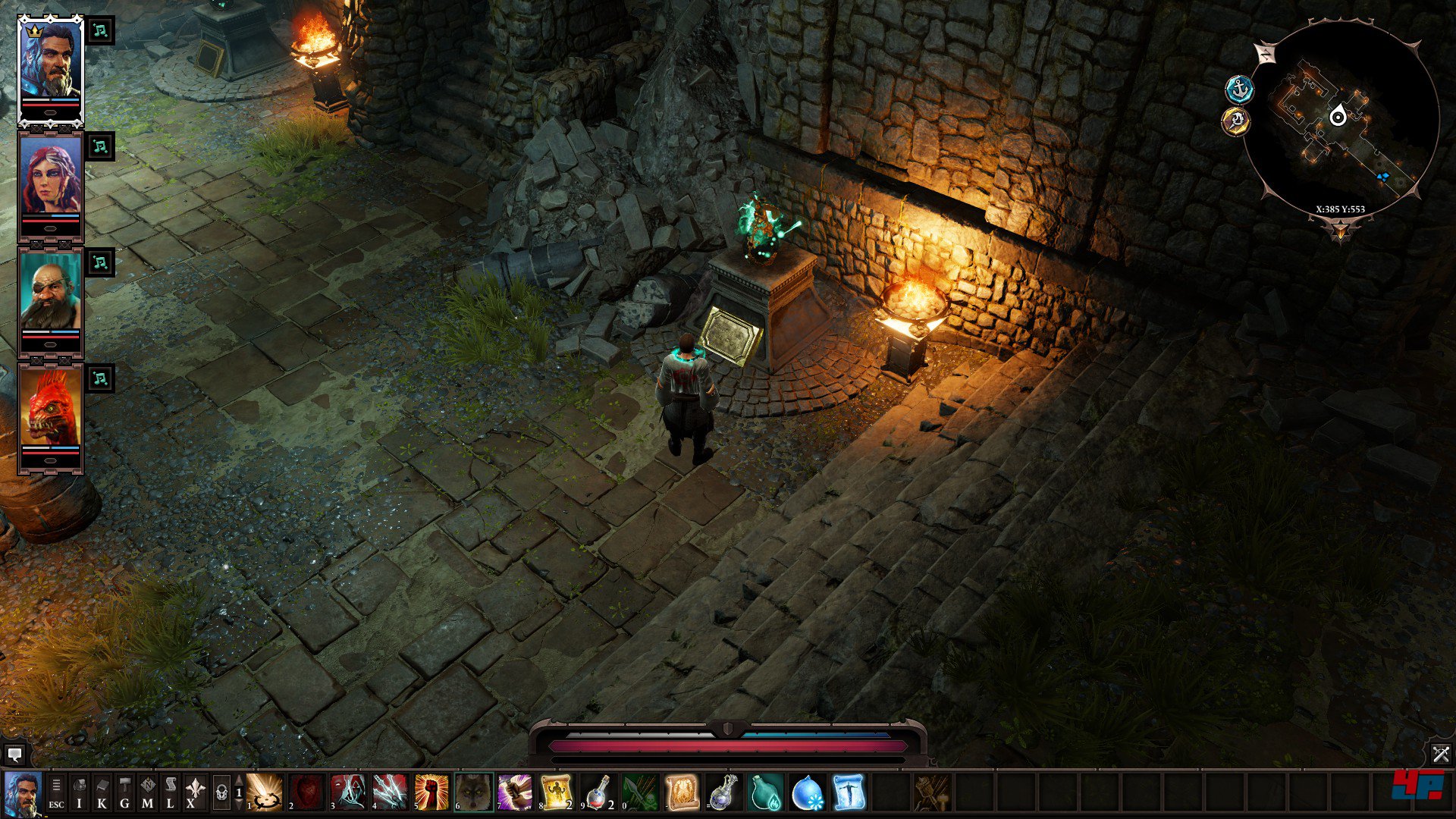The width and height of the screenshot is (1456, 819).
Task: Click the crossed swords combat log button
Action: tap(1441, 754)
